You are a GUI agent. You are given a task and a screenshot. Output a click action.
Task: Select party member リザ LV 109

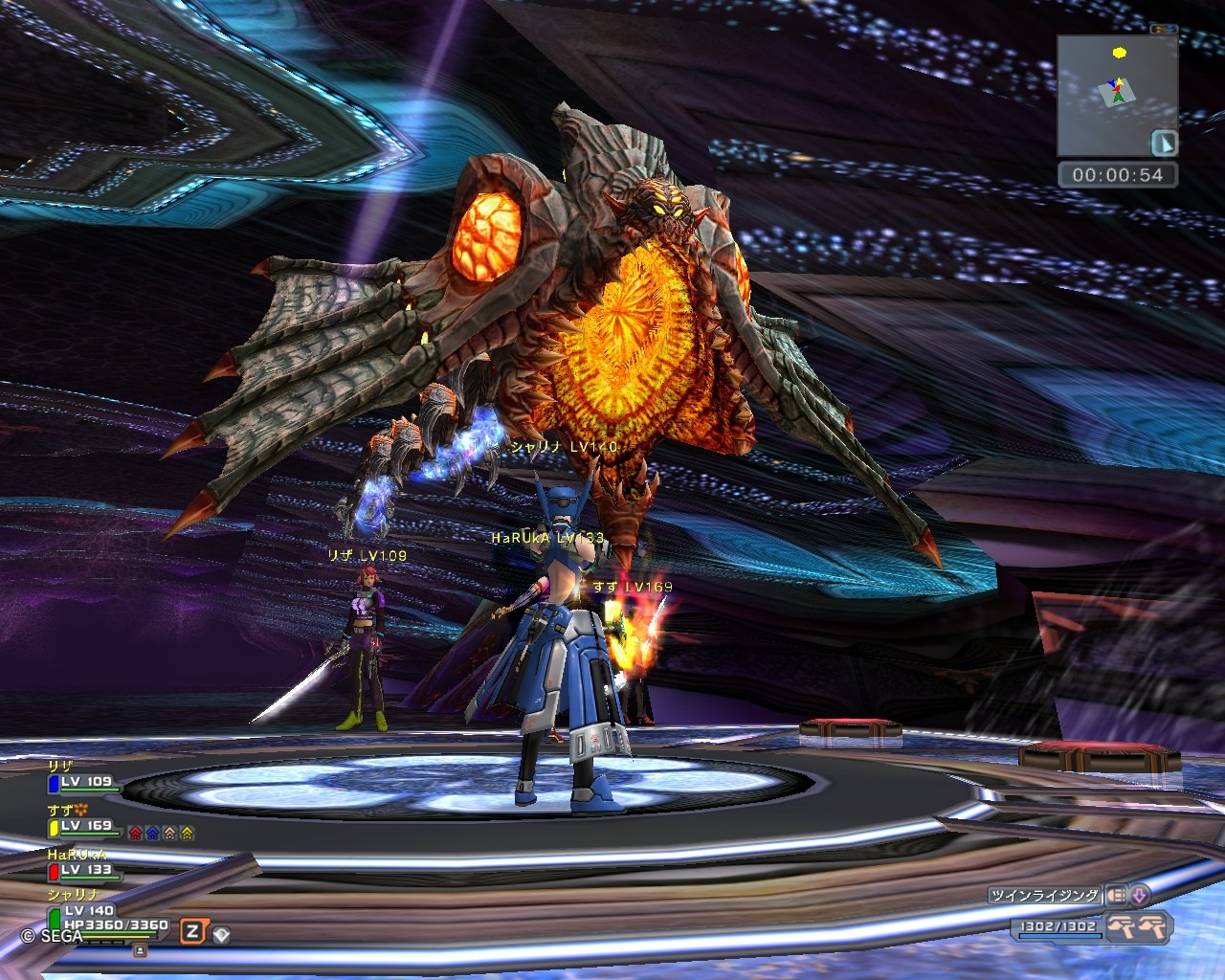tap(84, 782)
